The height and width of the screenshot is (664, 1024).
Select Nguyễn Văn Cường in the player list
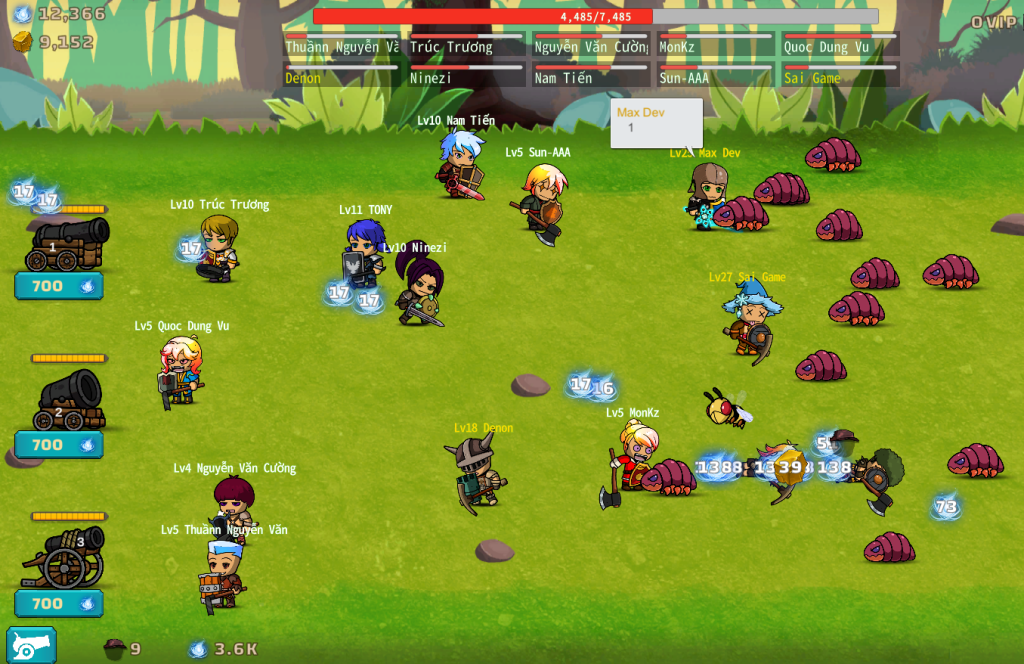click(591, 45)
